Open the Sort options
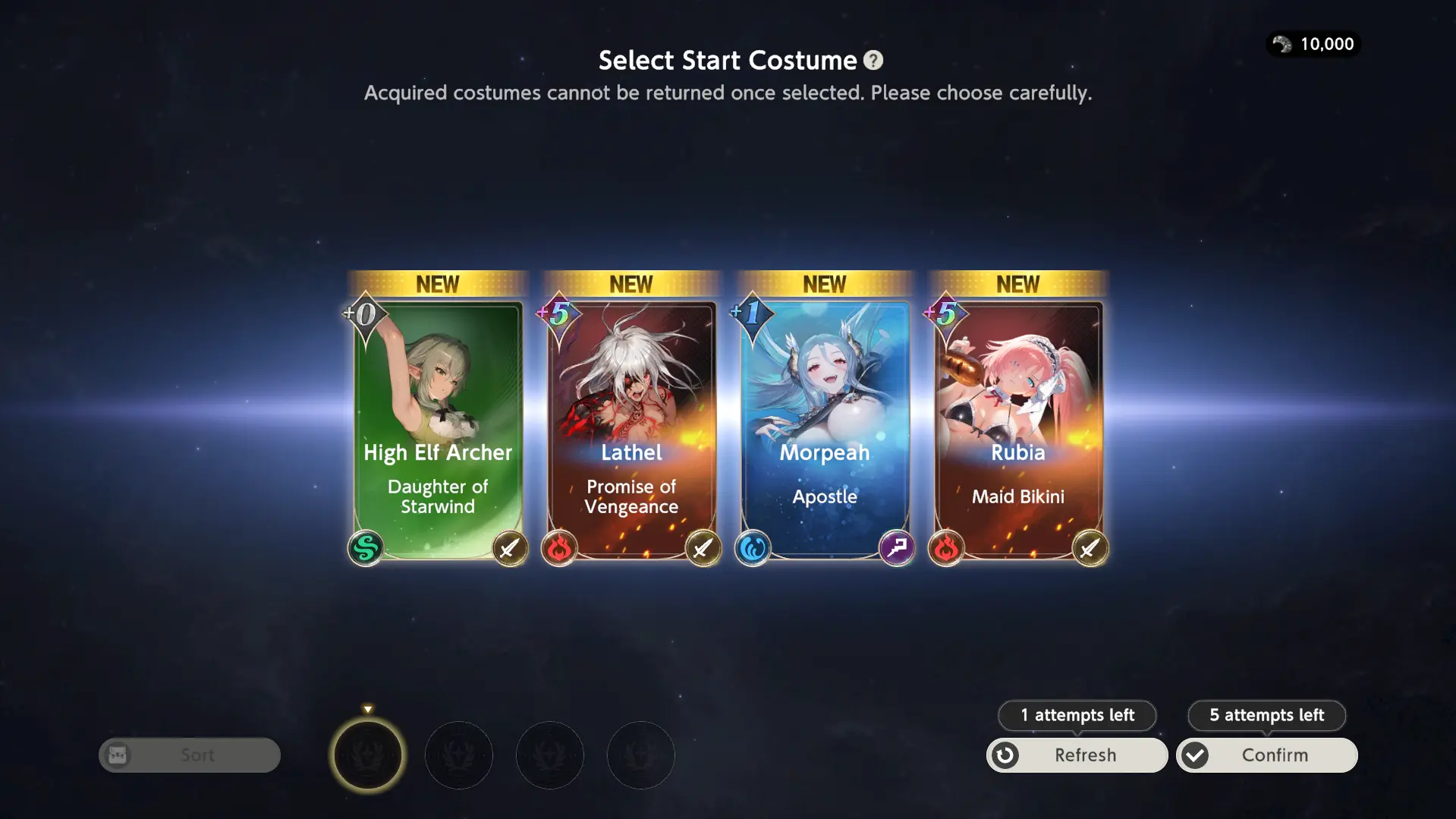Viewport: 1456px width, 819px height. pyautogui.click(x=190, y=755)
